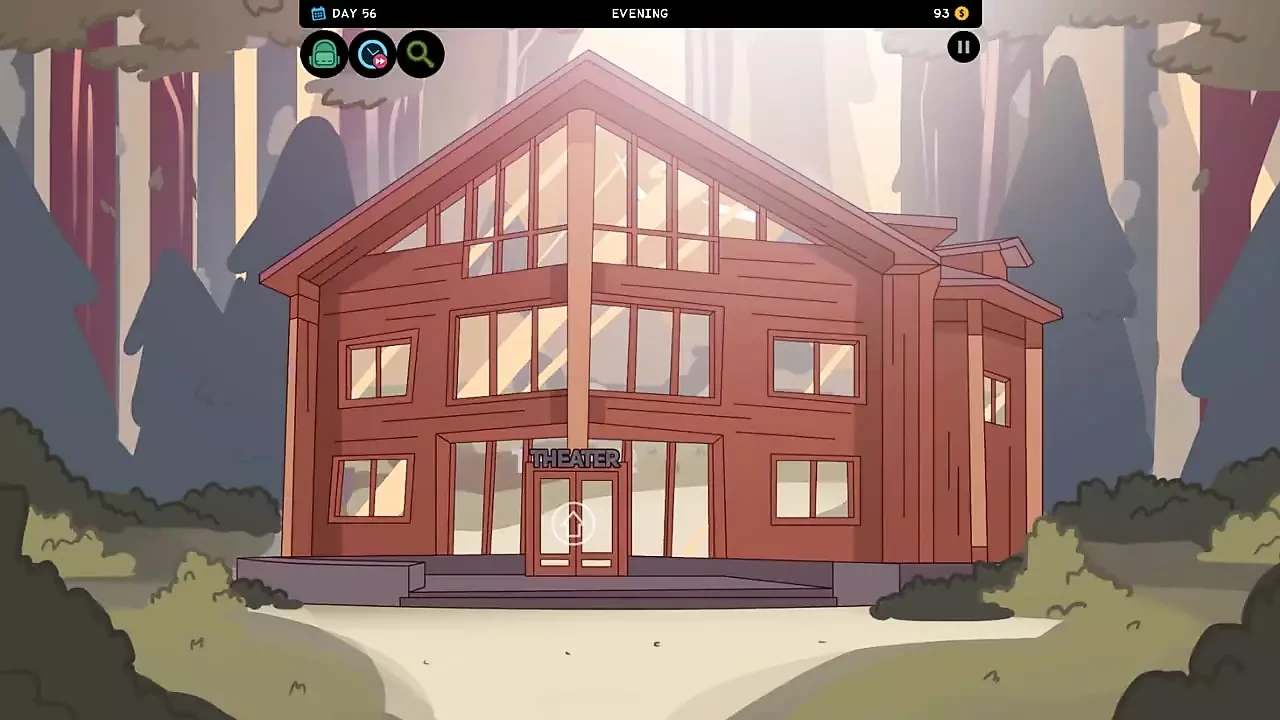Click the money counter showing 93
The height and width of the screenshot is (720, 1280).
coord(941,13)
